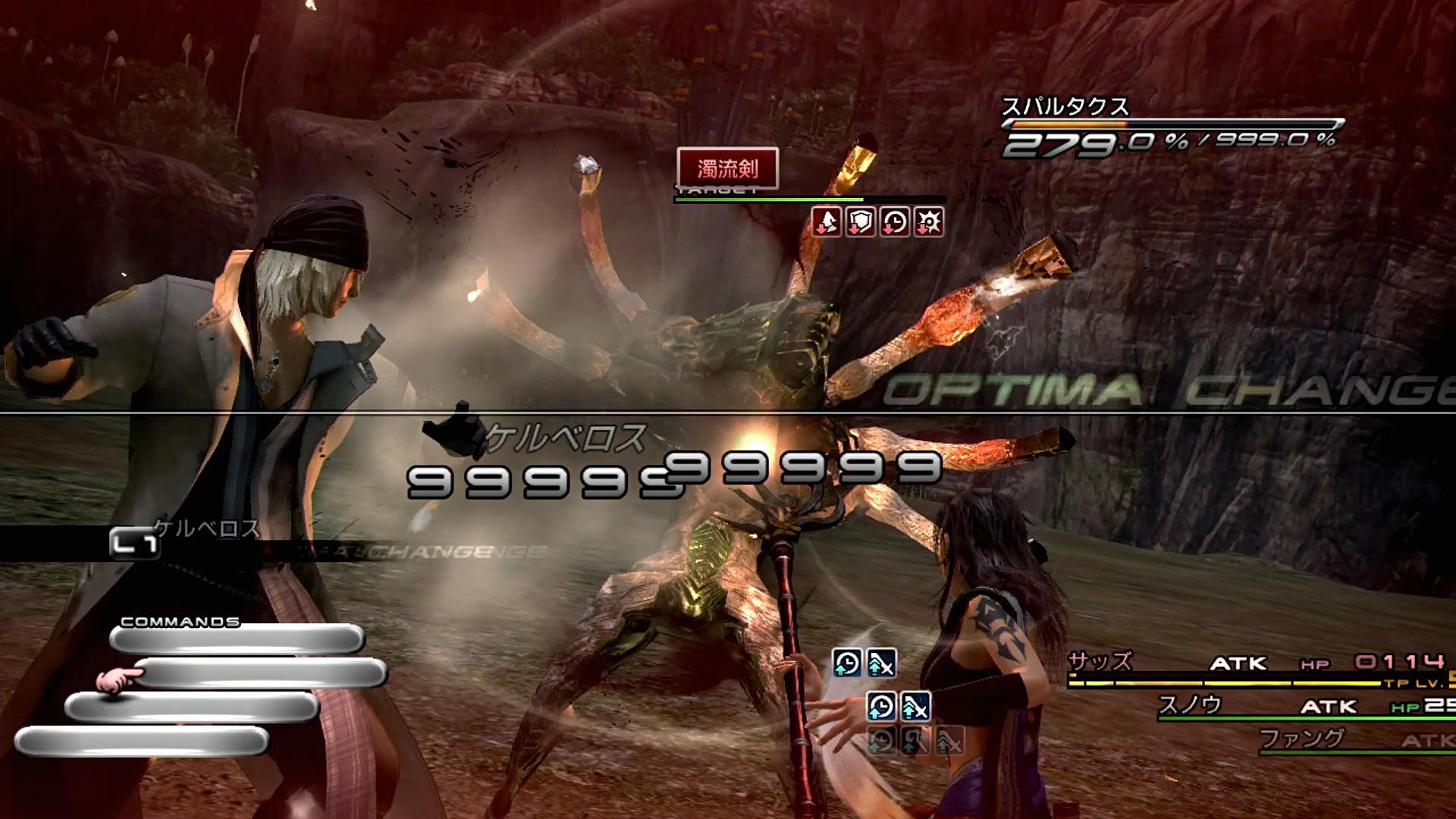Select the command bar marked by the hand cursor

click(x=262, y=673)
